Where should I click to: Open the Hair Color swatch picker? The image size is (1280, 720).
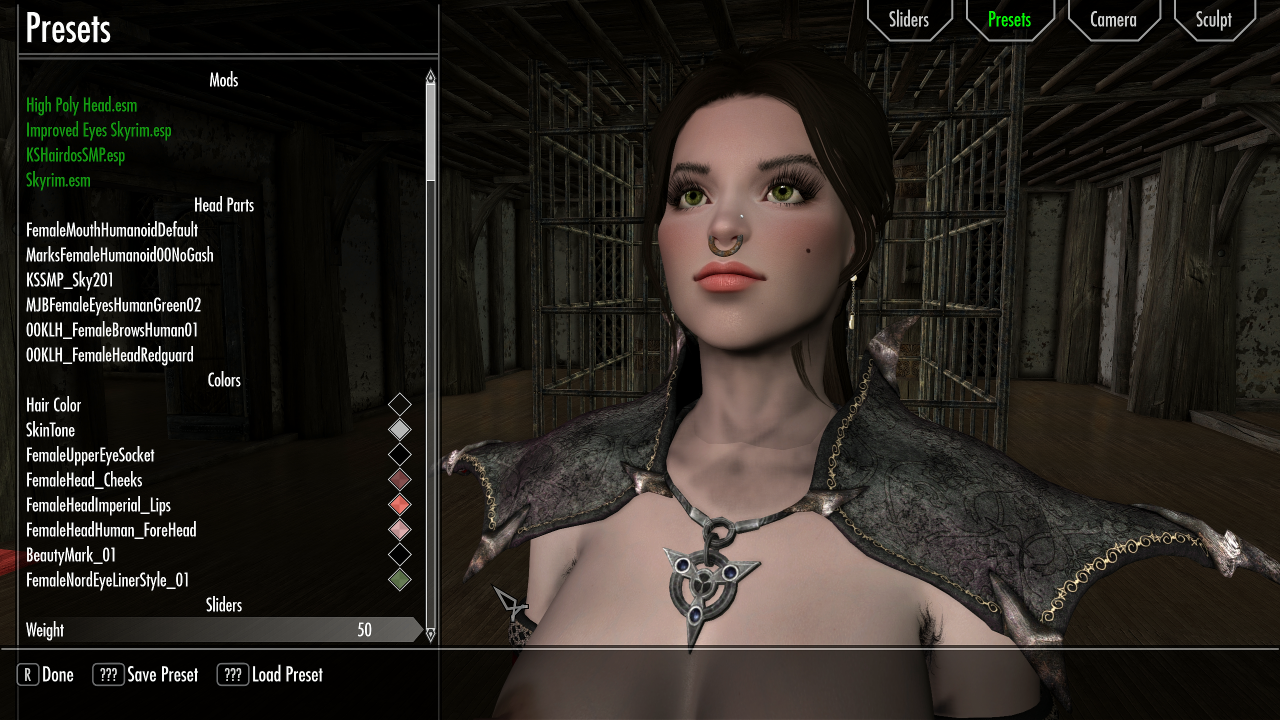tap(400, 405)
